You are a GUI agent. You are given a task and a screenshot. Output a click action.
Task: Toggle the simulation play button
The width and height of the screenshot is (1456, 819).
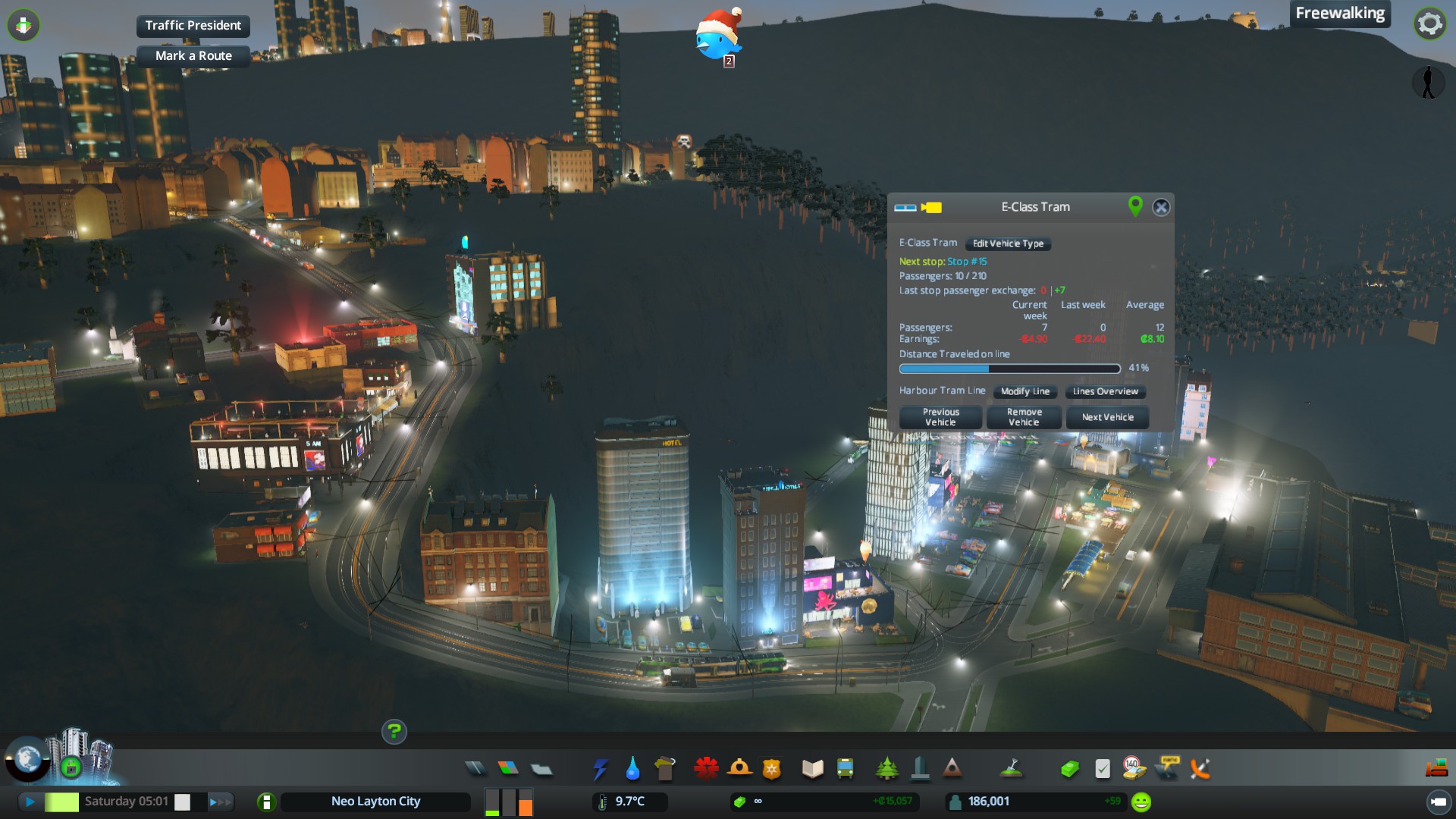point(30,802)
